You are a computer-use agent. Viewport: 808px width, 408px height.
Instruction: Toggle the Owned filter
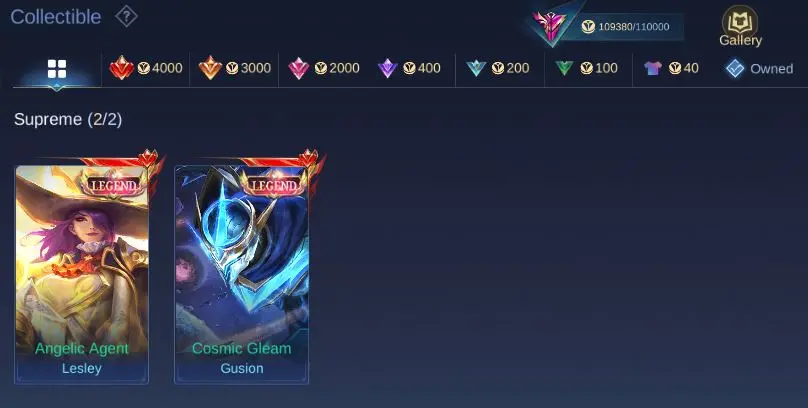[x=759, y=68]
